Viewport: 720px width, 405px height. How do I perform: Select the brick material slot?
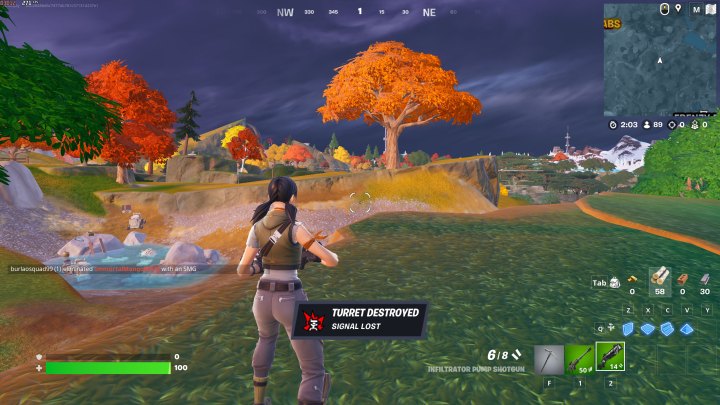(x=681, y=279)
